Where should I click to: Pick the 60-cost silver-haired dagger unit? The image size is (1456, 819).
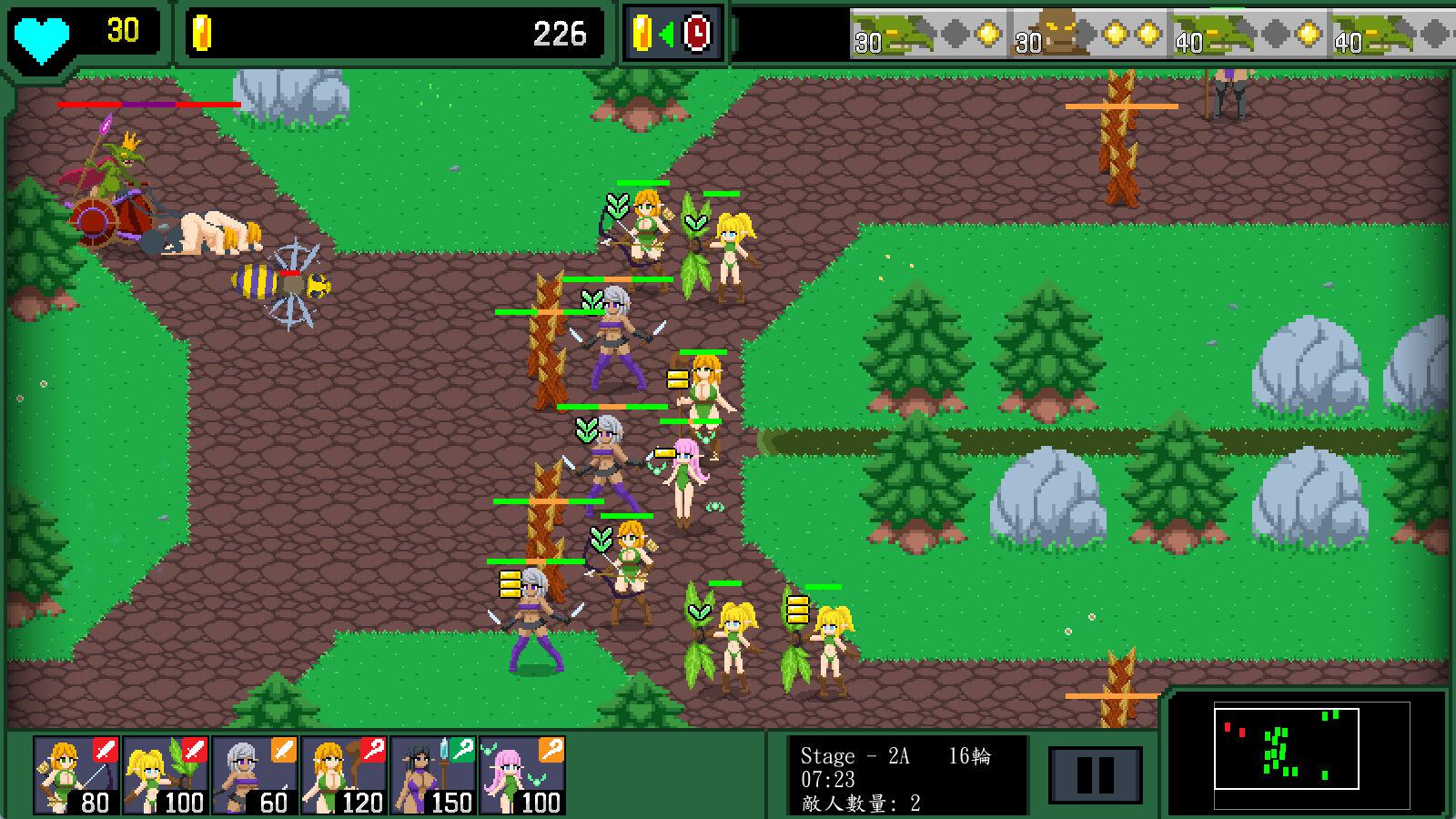click(255, 775)
